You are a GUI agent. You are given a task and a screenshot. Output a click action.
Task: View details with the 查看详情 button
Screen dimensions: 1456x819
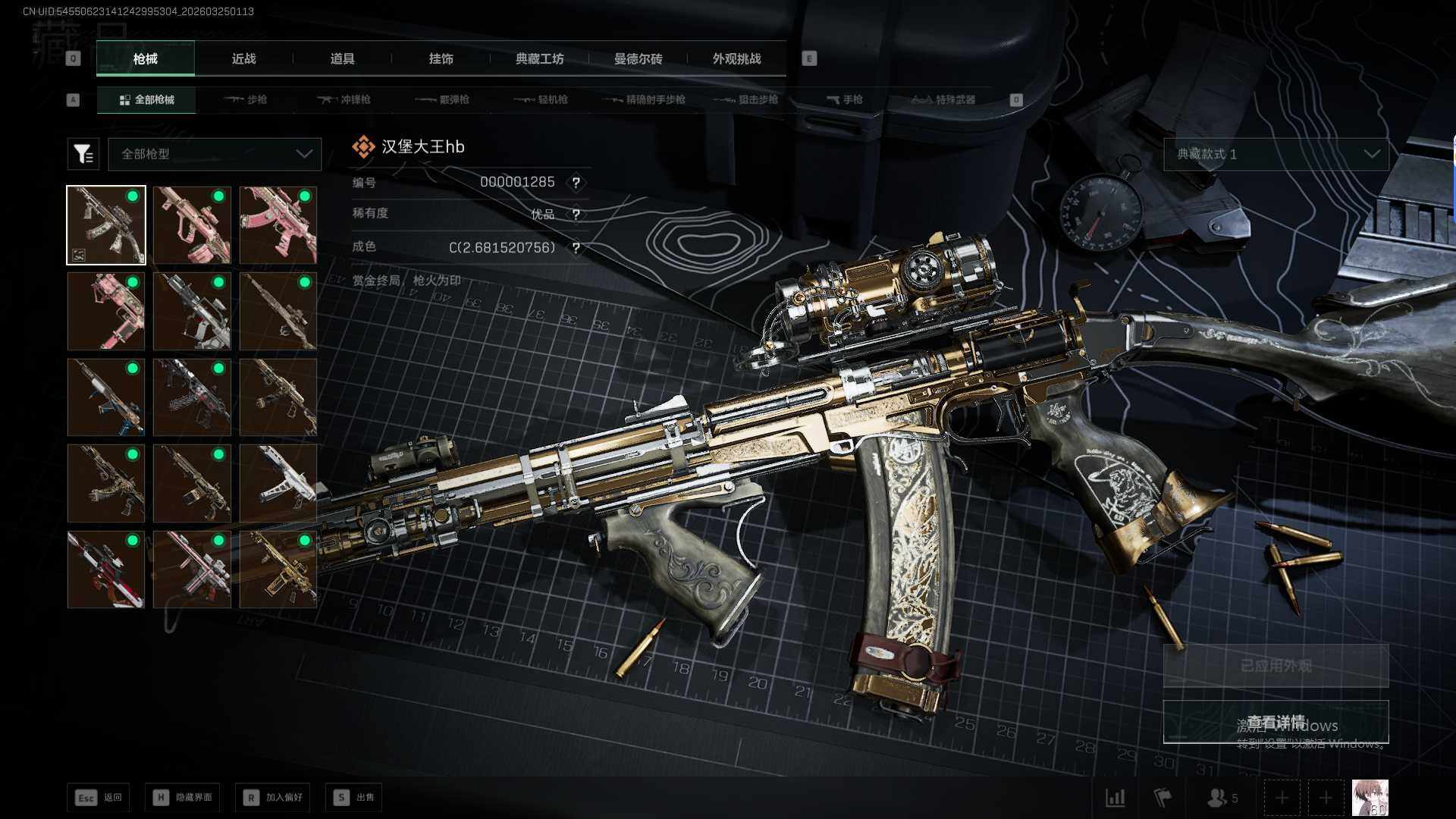(1276, 722)
